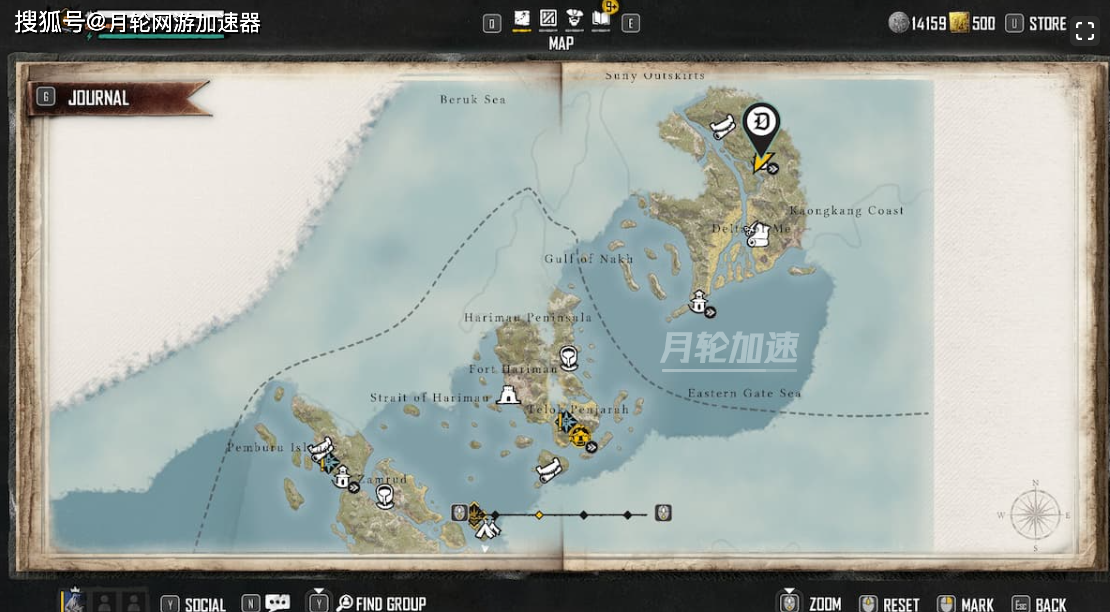Select the outpost marker in Gulf of Nakh
The width and height of the screenshot is (1110, 612).
click(699, 303)
